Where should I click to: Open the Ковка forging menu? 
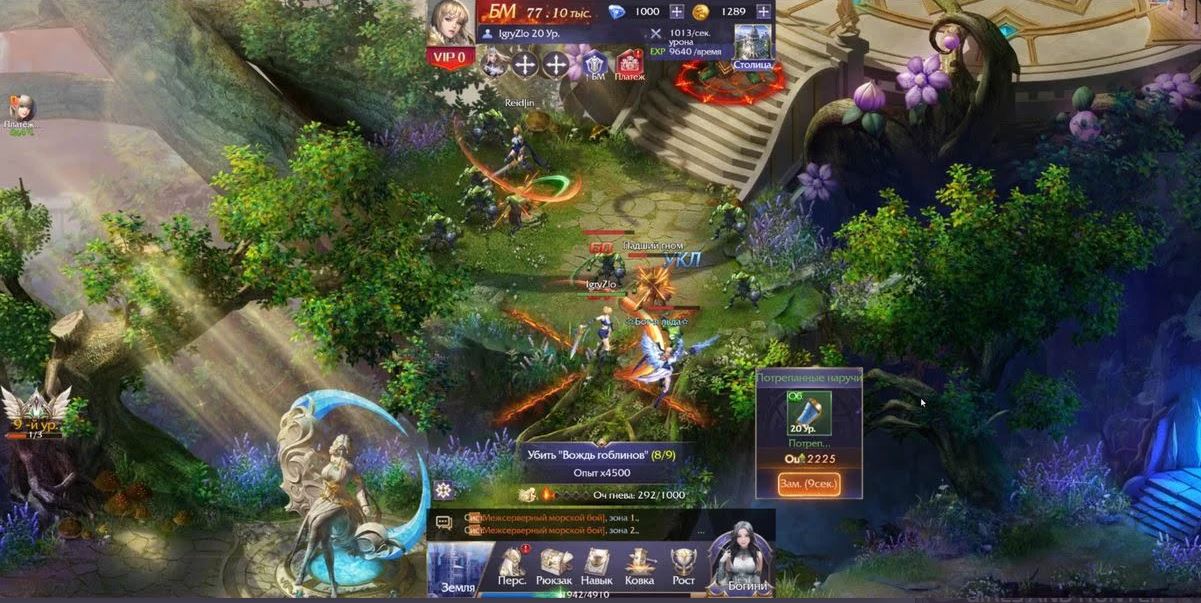point(640,568)
